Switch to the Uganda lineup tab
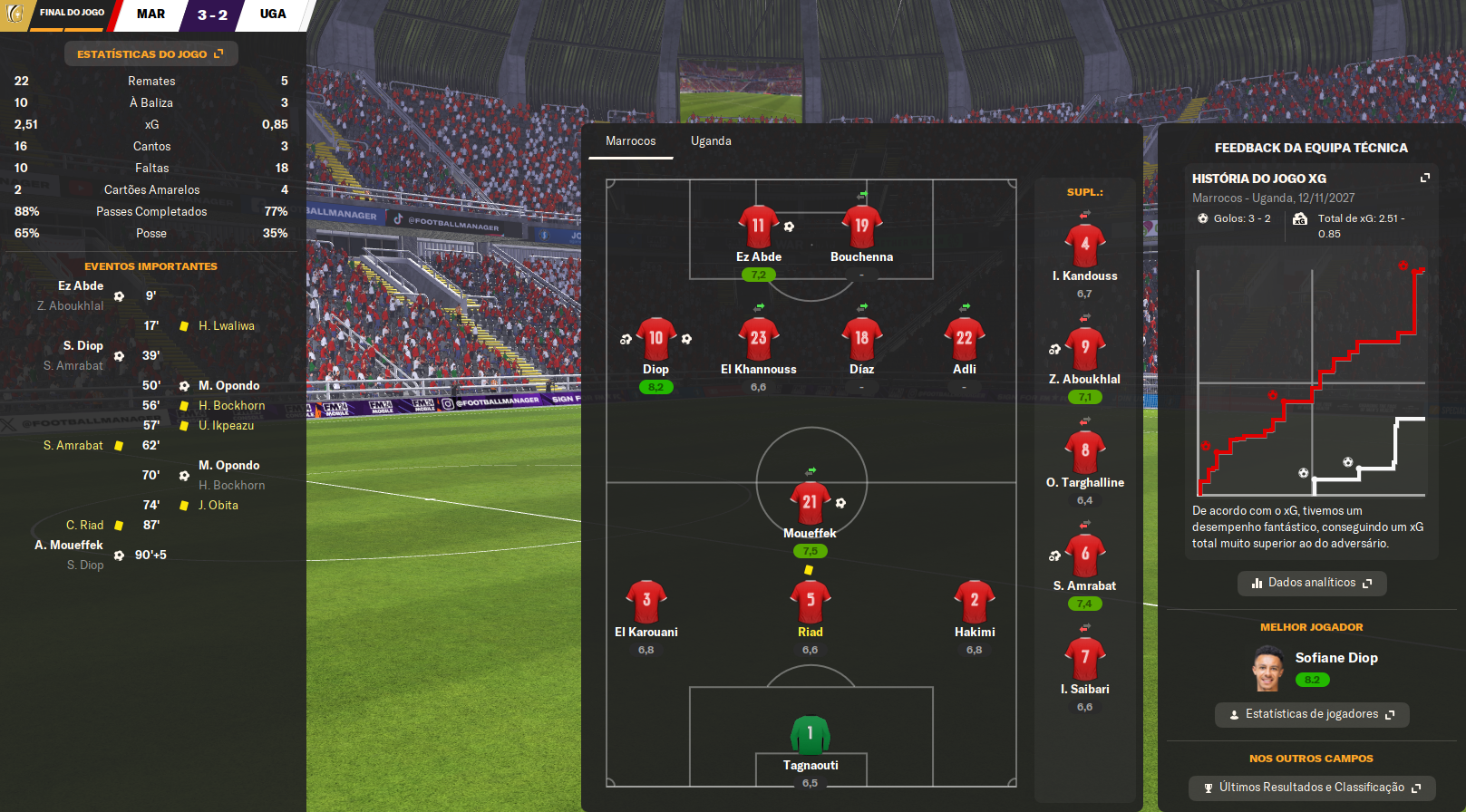Screen dimensions: 1466x812 coord(711,141)
